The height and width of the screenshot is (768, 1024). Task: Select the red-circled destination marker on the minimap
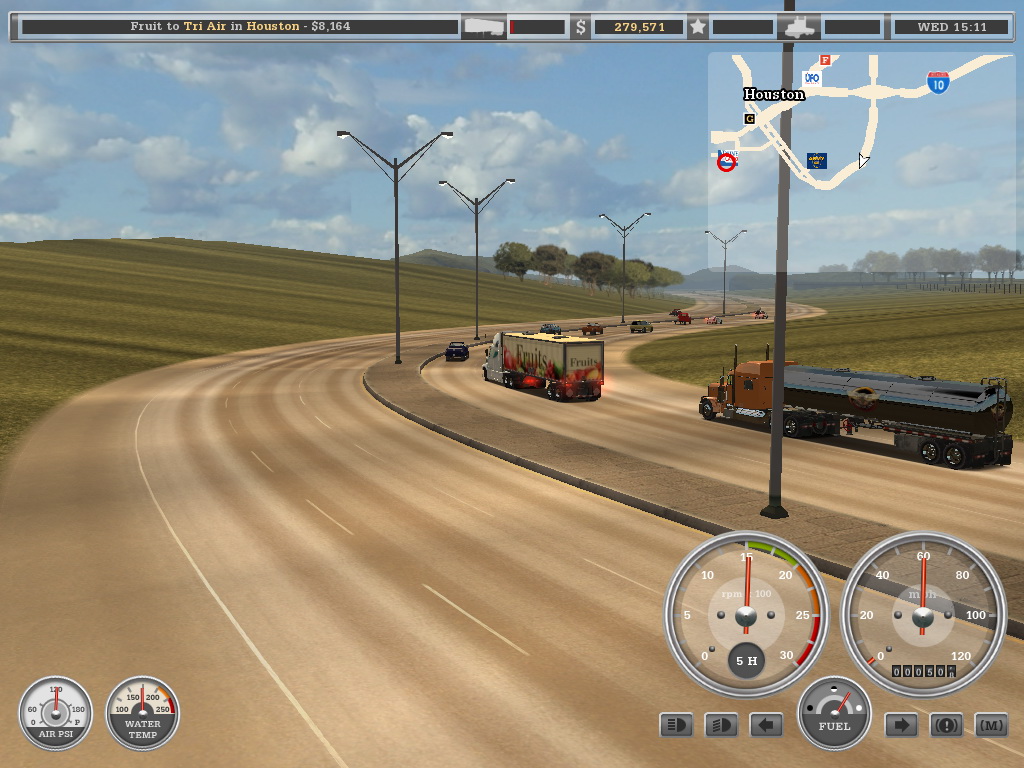tap(727, 162)
